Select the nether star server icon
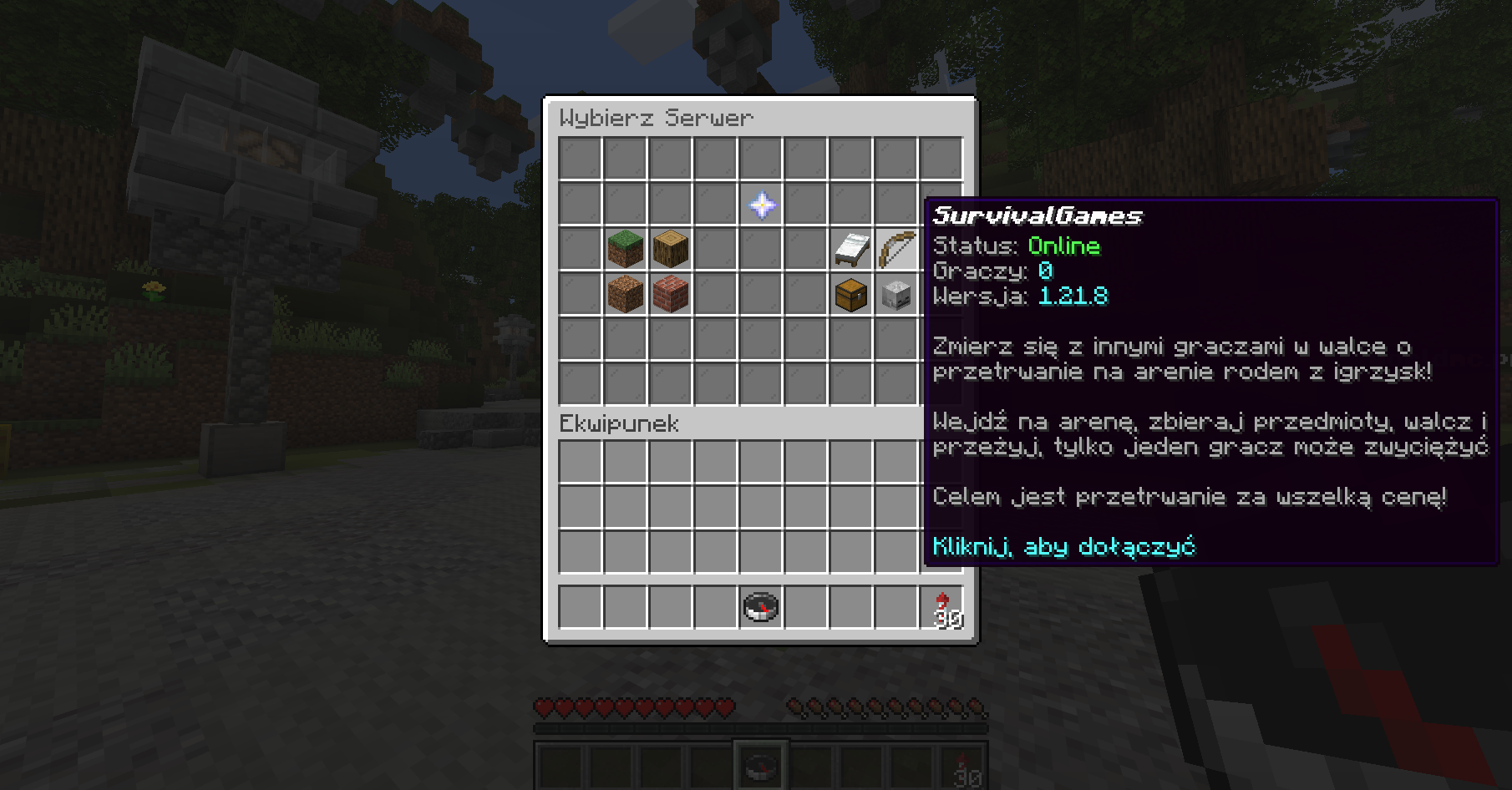The width and height of the screenshot is (1512, 790). click(762, 205)
